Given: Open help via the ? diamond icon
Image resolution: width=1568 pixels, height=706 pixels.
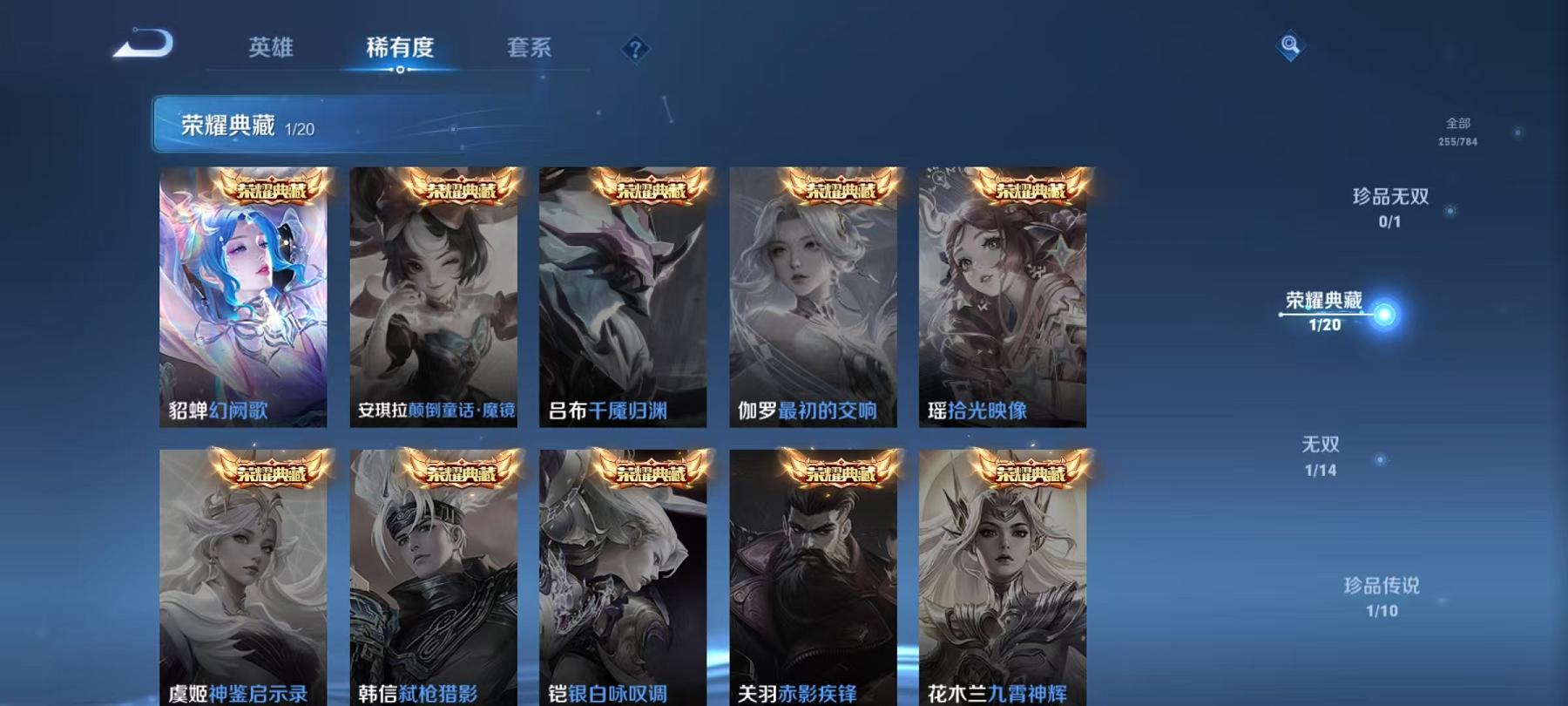Looking at the screenshot, I should [635, 50].
